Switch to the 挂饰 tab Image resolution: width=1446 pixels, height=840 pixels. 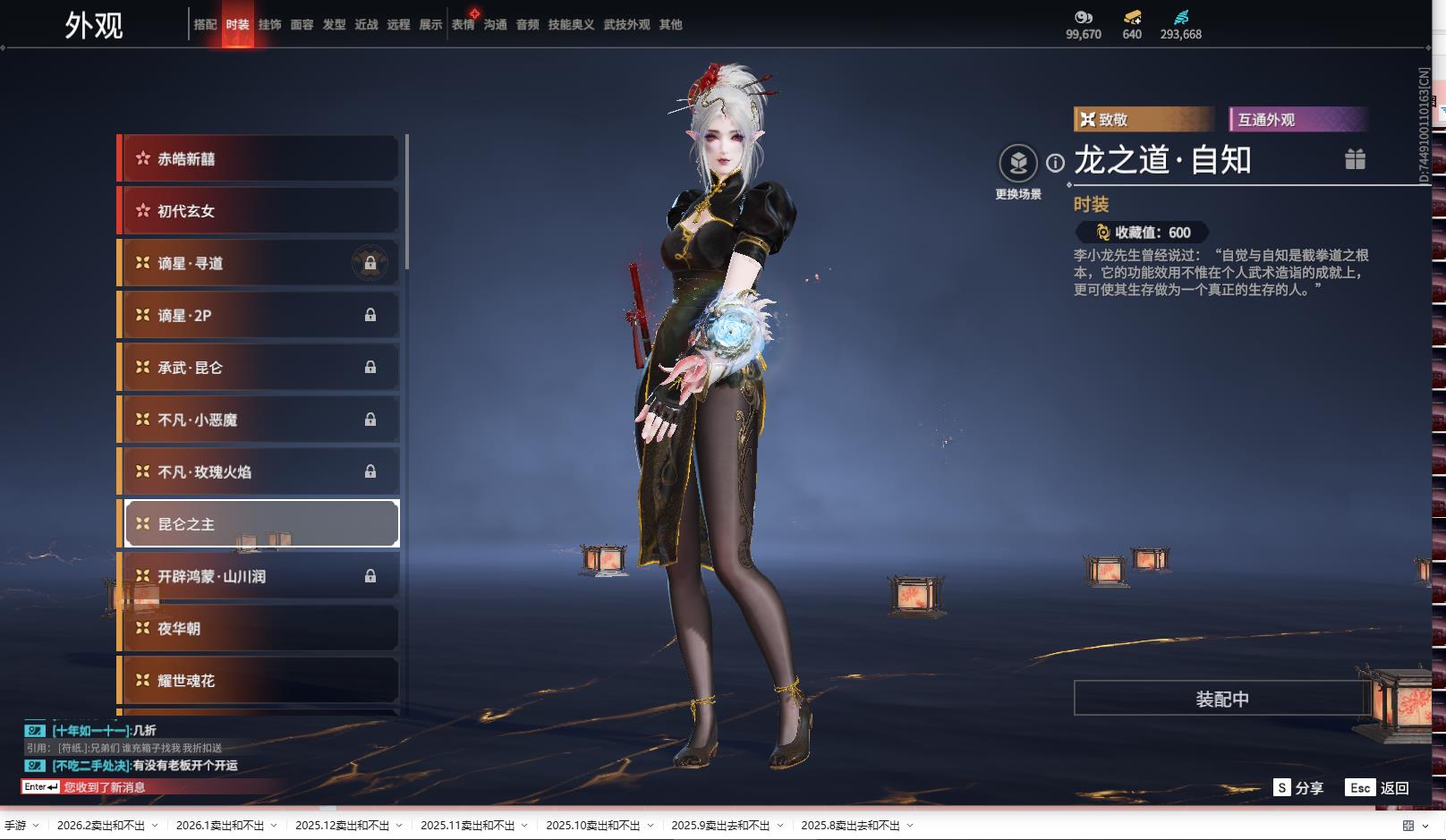pos(269,25)
